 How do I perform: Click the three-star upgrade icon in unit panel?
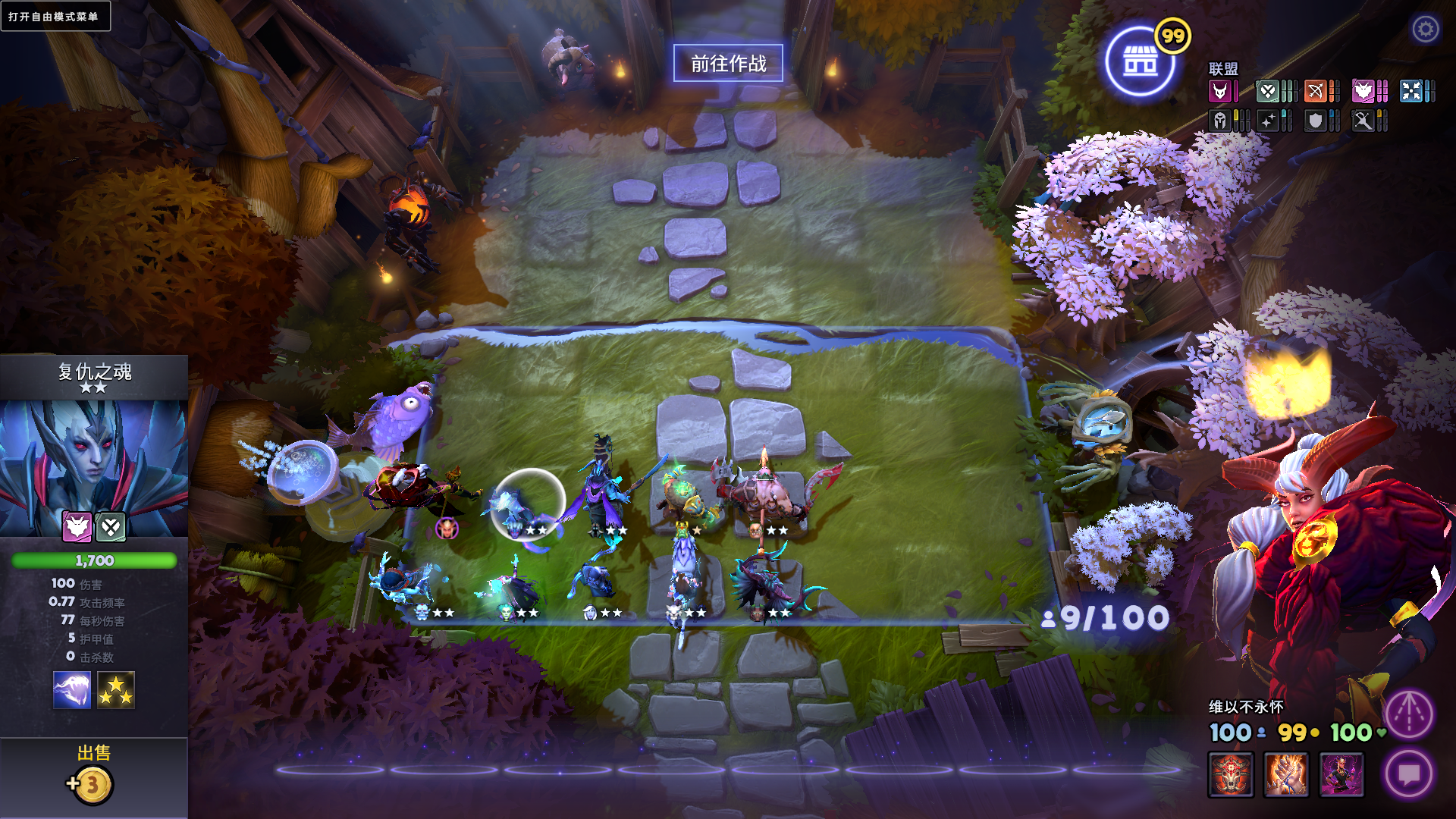(x=116, y=690)
